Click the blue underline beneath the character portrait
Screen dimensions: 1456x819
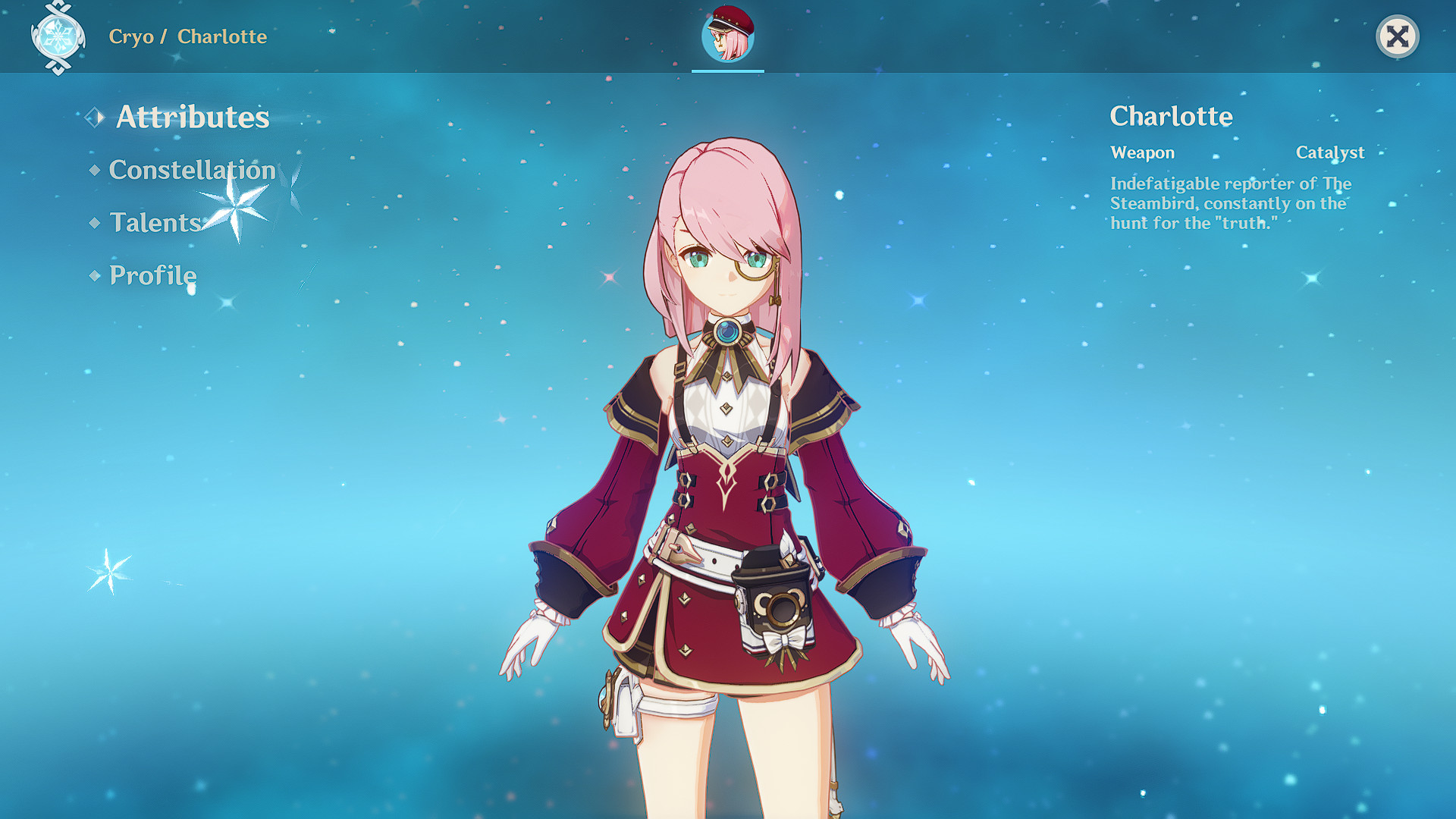[726, 72]
